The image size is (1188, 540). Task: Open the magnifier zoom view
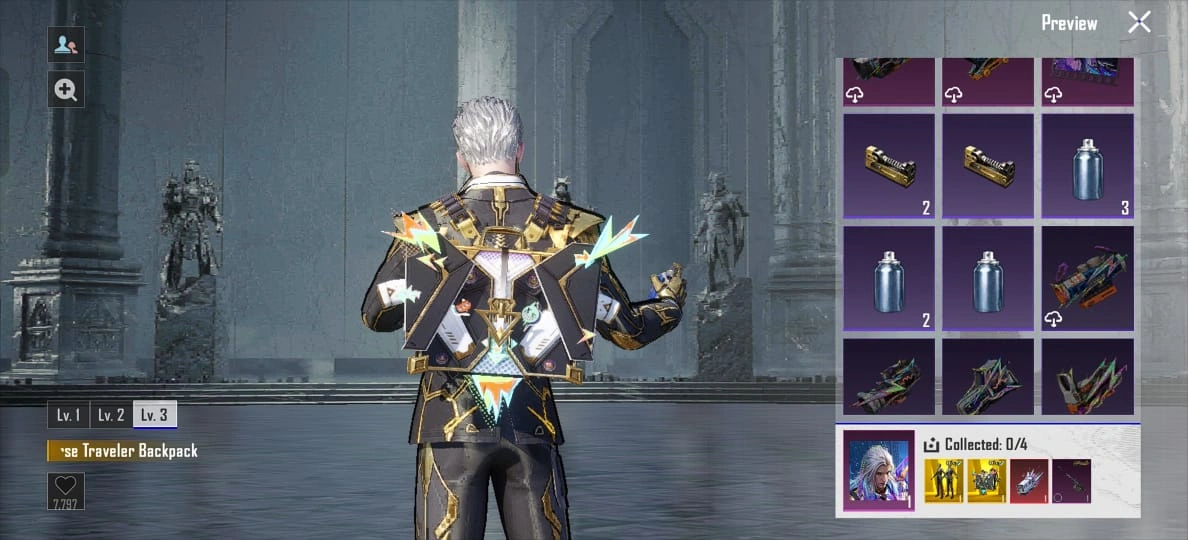tap(66, 90)
